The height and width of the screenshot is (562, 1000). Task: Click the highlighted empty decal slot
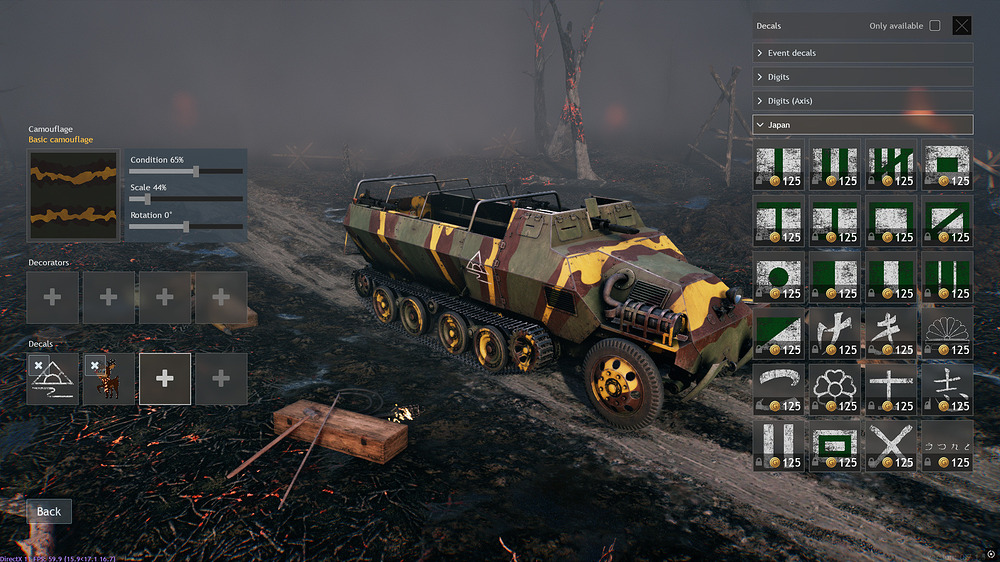point(165,379)
